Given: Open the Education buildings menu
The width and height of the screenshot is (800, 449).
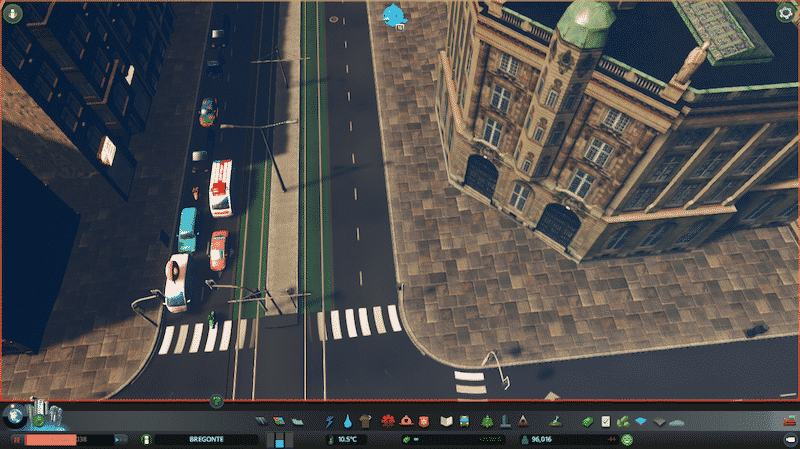Looking at the screenshot, I should [447, 421].
